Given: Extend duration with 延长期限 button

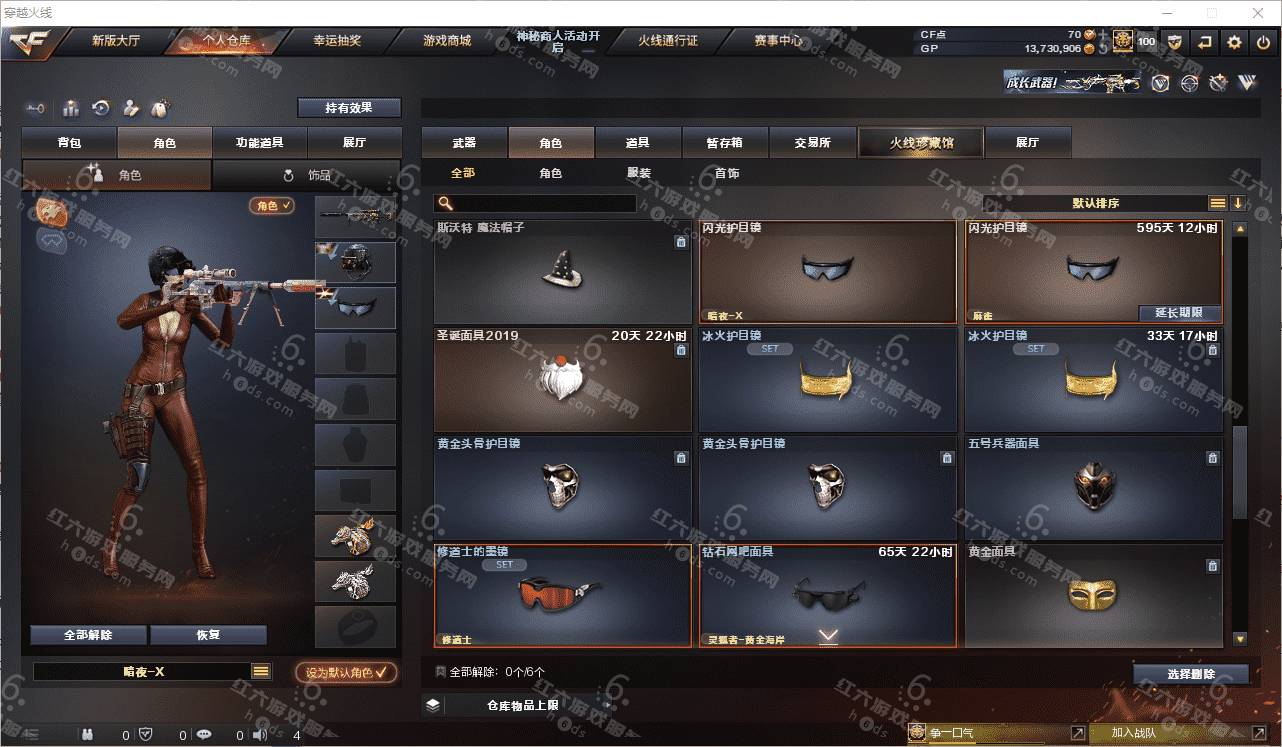Looking at the screenshot, I should point(1179,313).
